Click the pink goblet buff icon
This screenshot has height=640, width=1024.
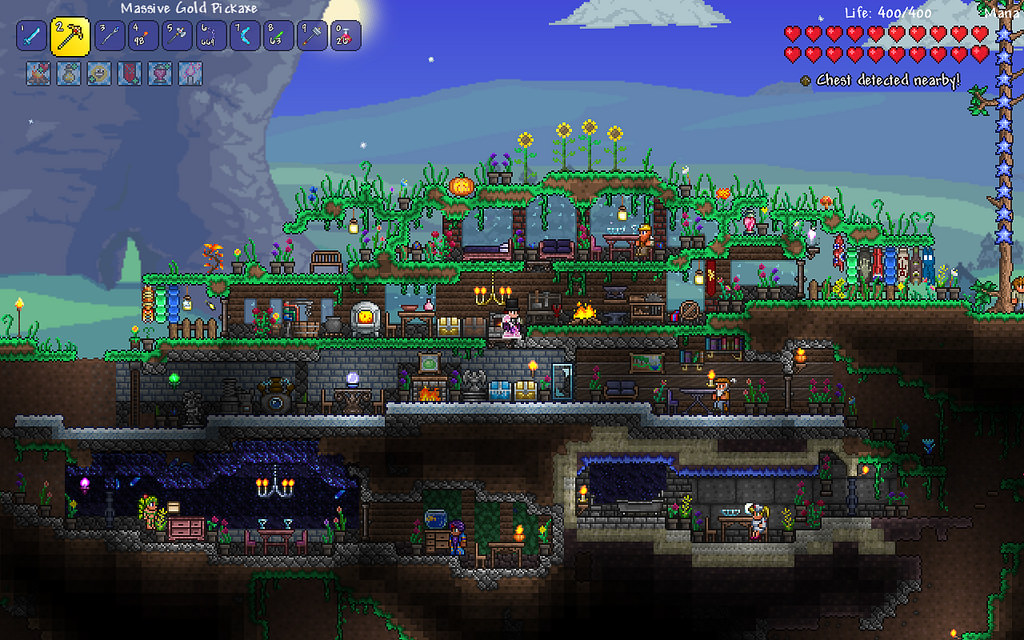[159, 73]
